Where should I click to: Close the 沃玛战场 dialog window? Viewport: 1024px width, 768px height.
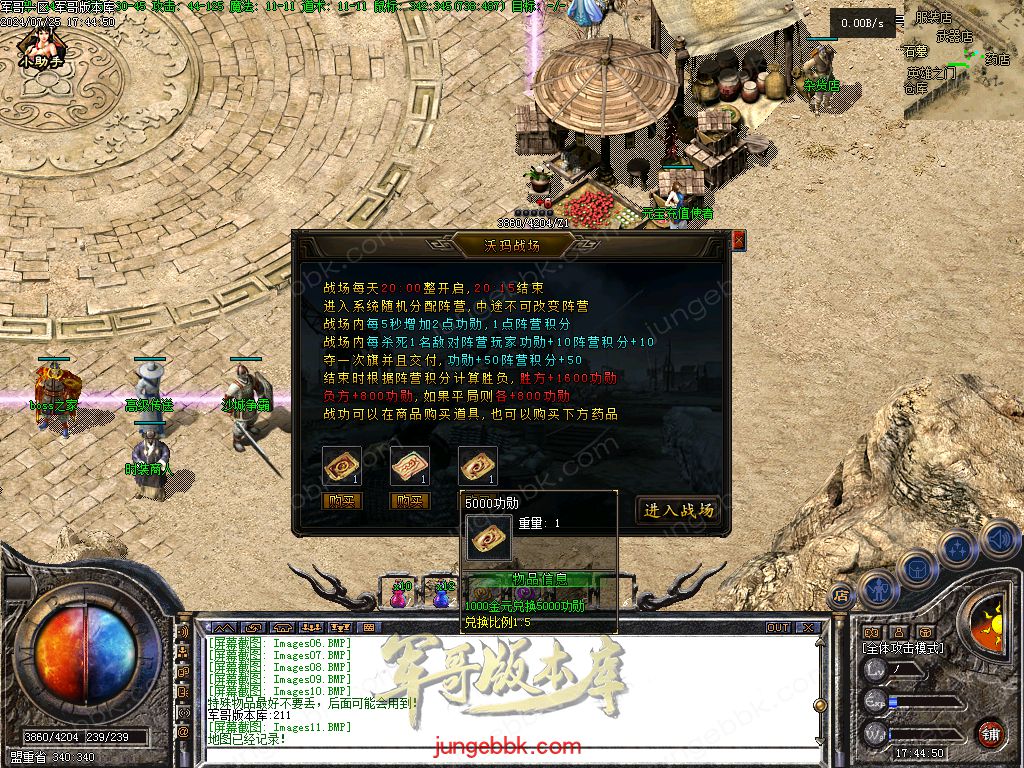(x=739, y=241)
